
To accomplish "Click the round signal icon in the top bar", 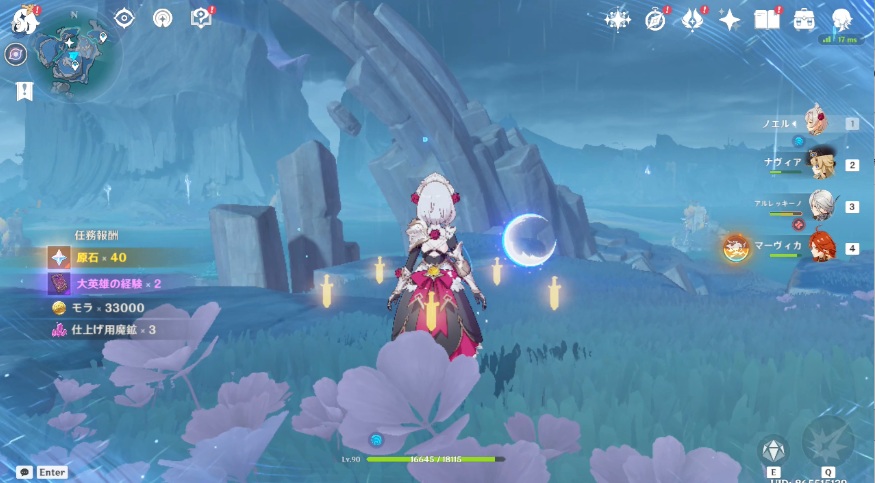I will click(162, 19).
